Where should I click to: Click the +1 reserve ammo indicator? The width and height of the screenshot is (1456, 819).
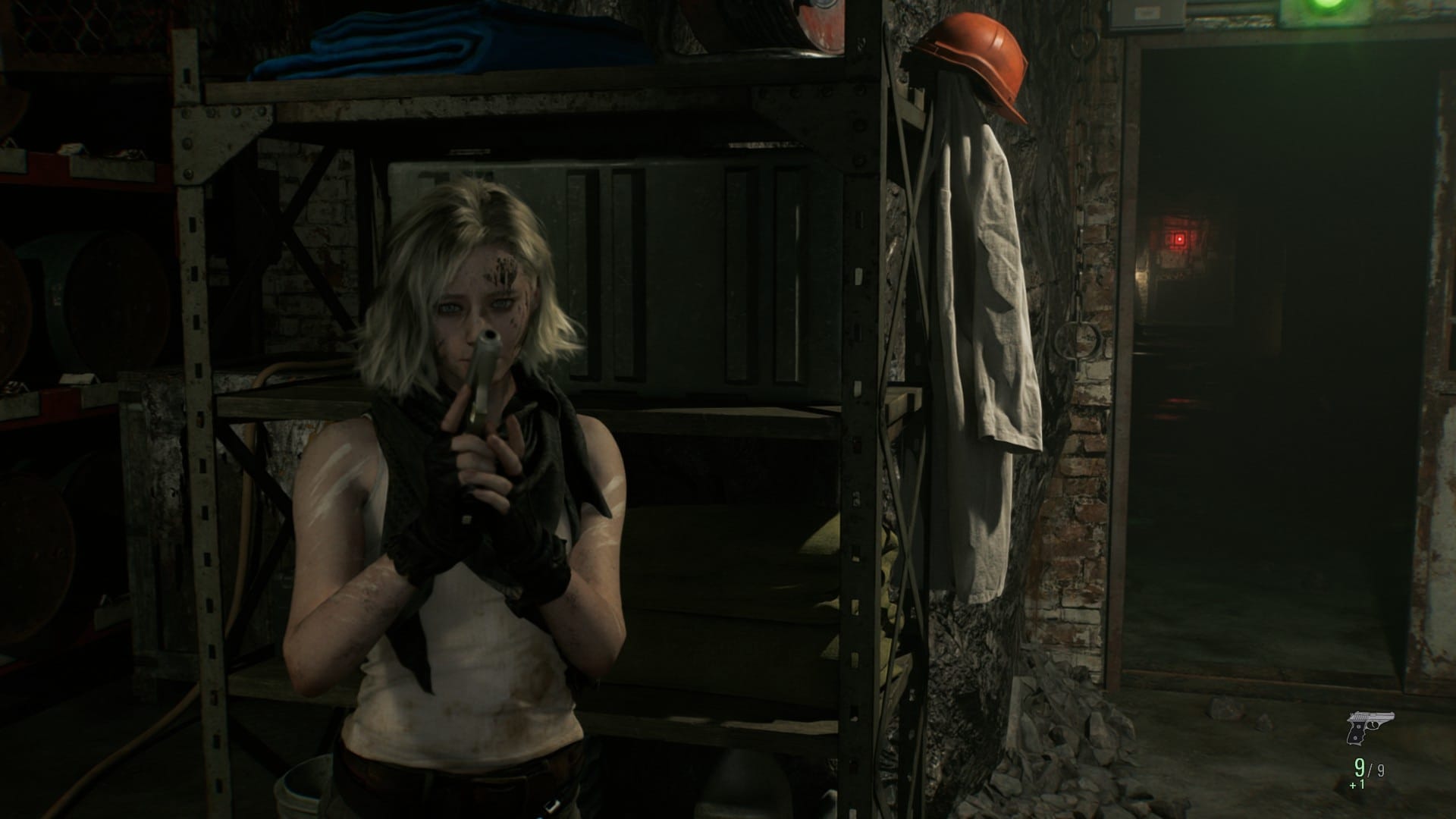click(1357, 786)
